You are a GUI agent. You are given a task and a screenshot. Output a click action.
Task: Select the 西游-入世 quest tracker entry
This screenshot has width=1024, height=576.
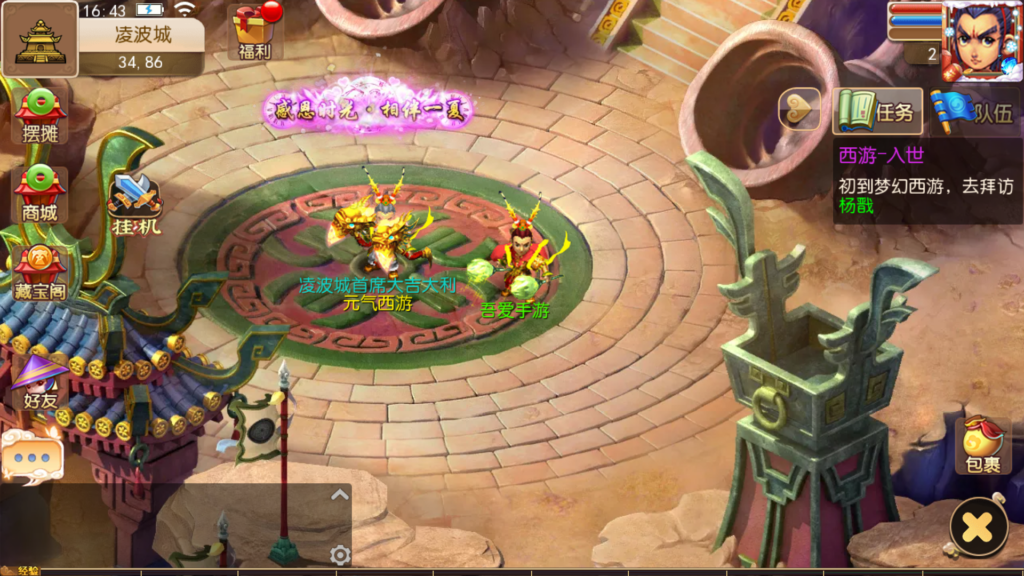(927, 181)
